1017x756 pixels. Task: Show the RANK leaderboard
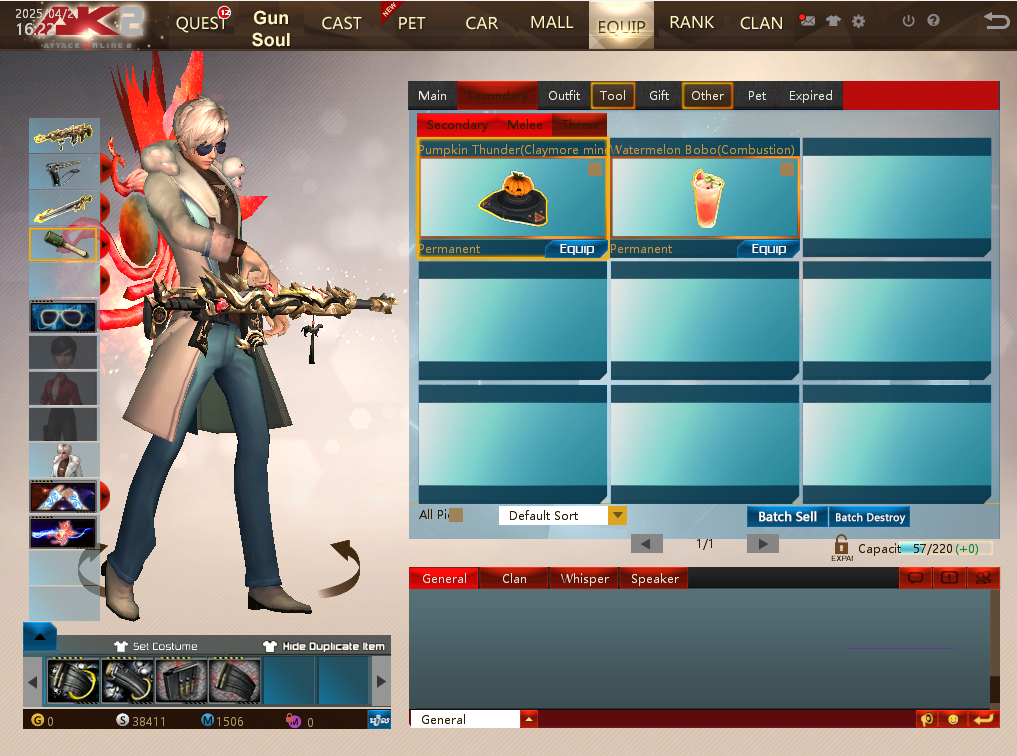pyautogui.click(x=691, y=23)
